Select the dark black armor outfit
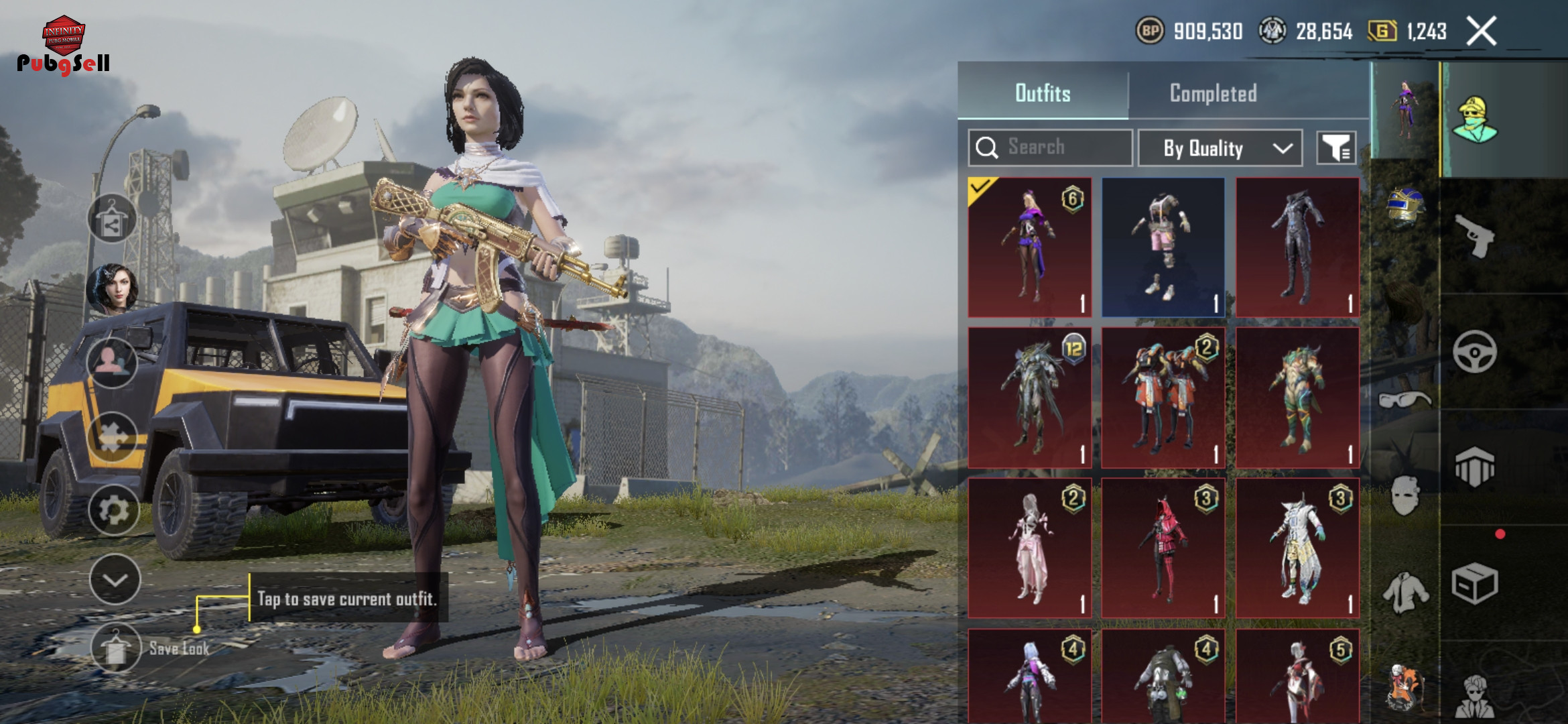 [1297, 247]
